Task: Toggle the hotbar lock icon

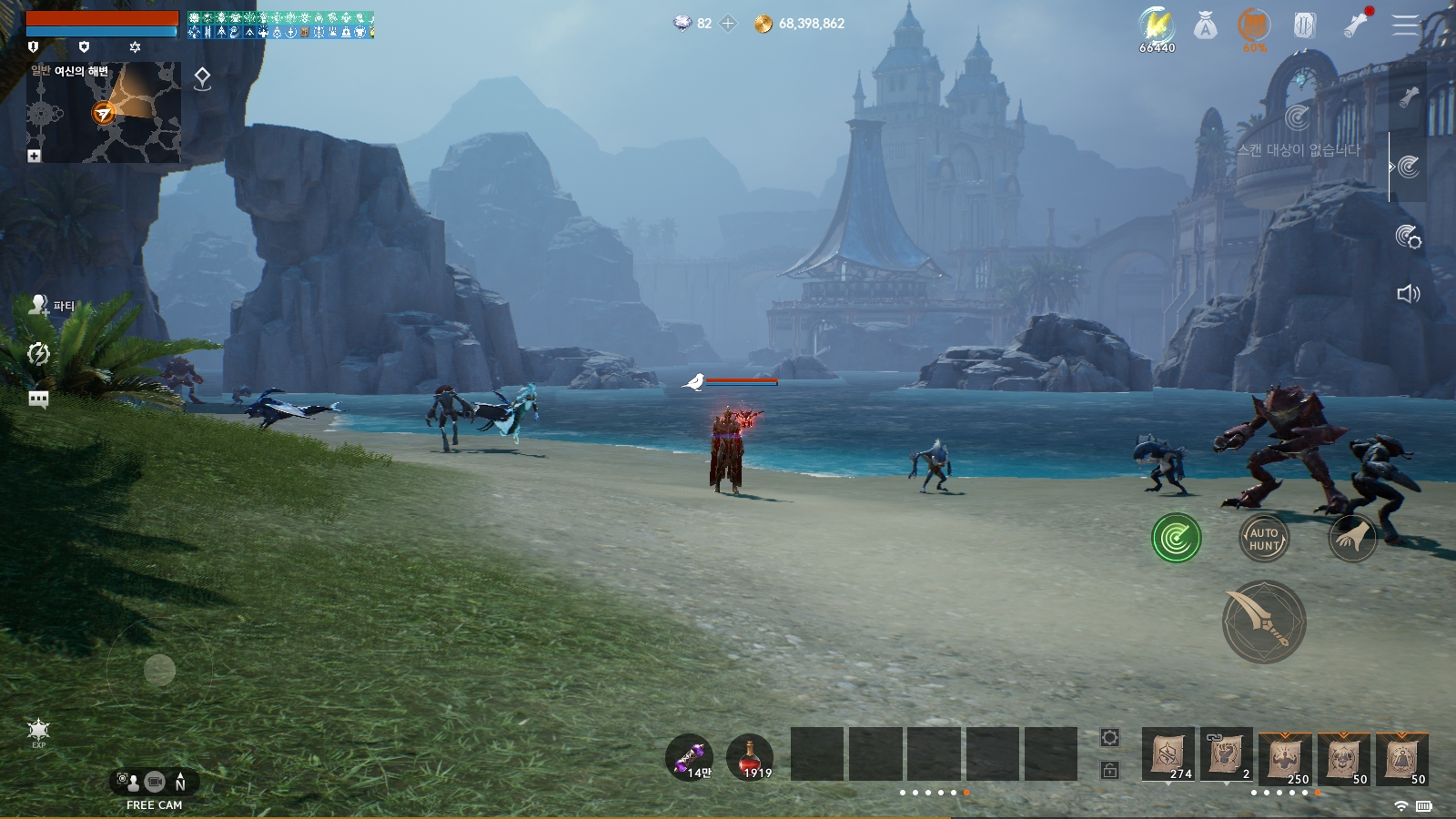Action: pyautogui.click(x=1109, y=770)
